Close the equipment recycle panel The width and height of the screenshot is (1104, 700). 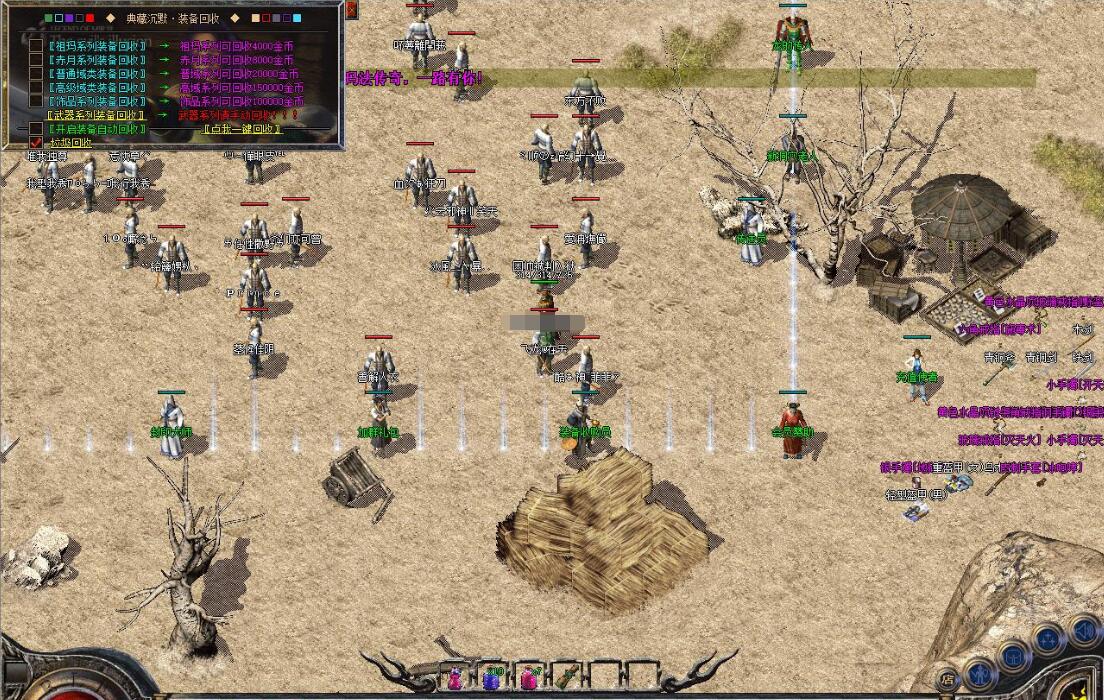pos(351,10)
